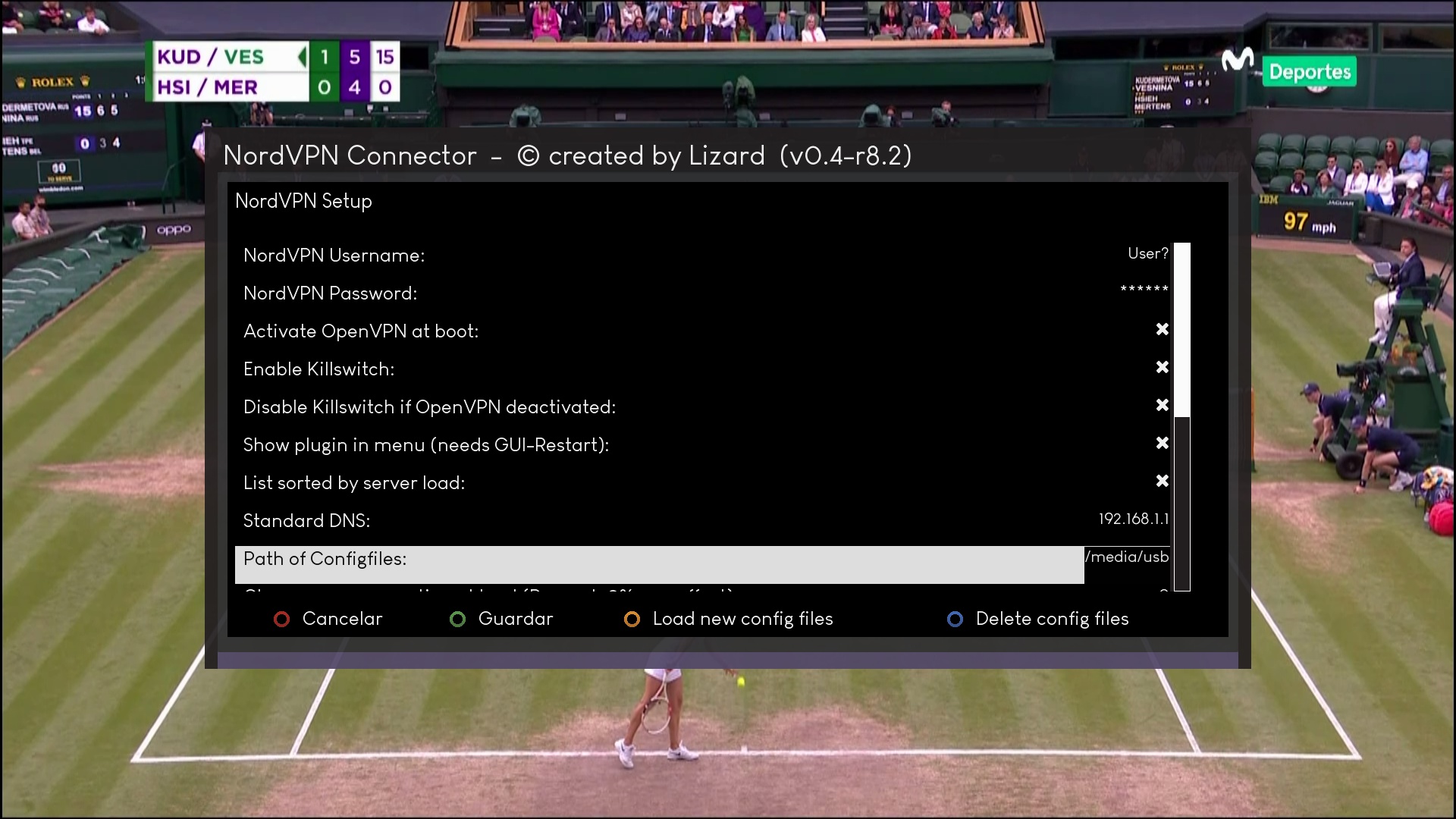This screenshot has height=819, width=1456.
Task: Toggle the Enable Killswitch option
Action: pos(1161,368)
